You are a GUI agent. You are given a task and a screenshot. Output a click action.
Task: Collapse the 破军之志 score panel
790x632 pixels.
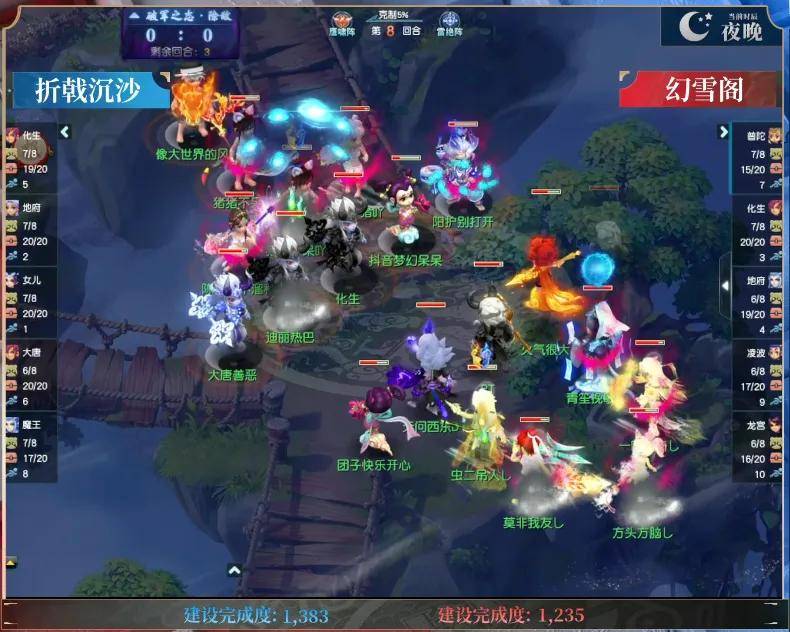tap(135, 16)
